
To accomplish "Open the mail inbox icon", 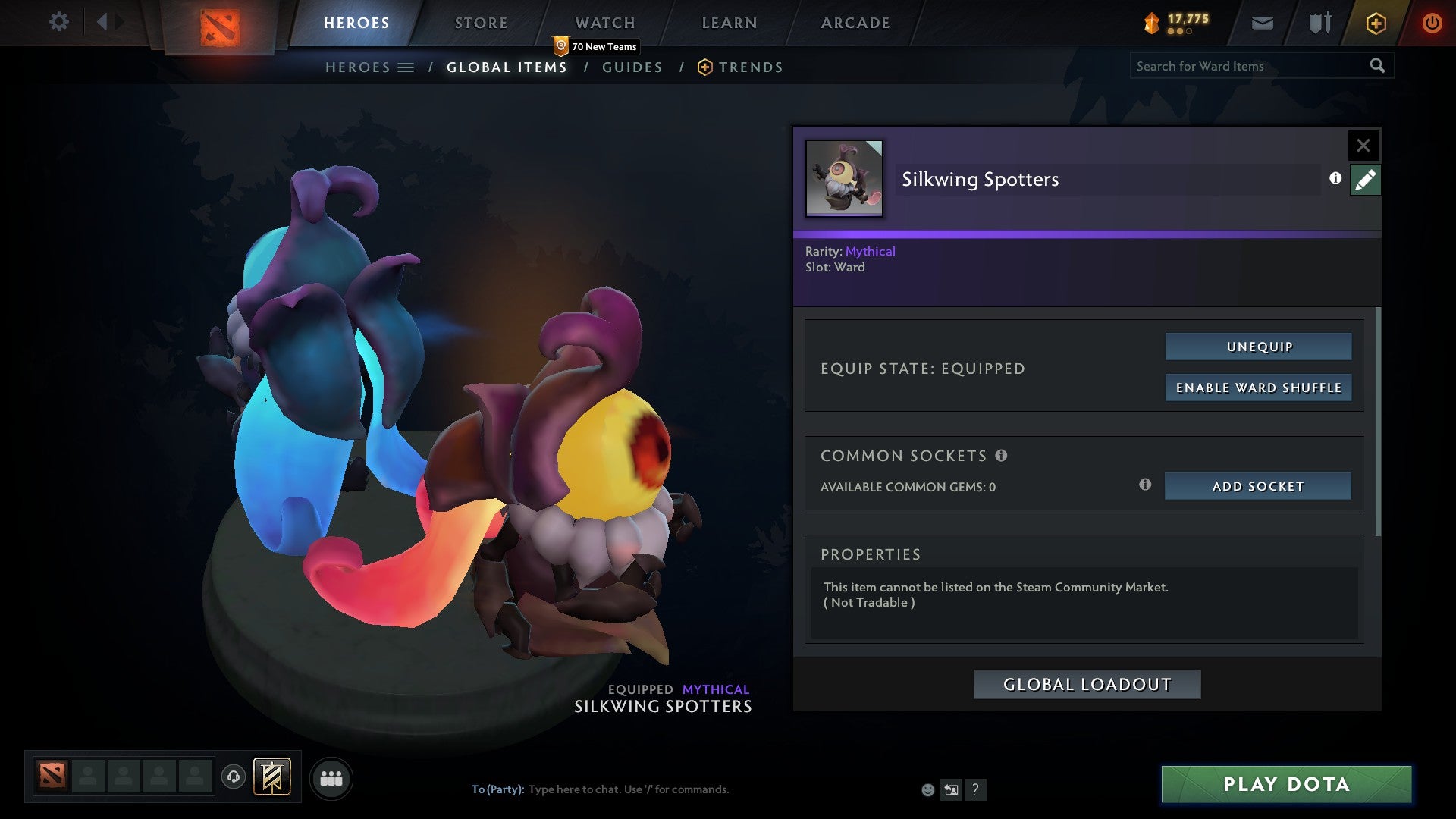I will tap(1262, 23).
